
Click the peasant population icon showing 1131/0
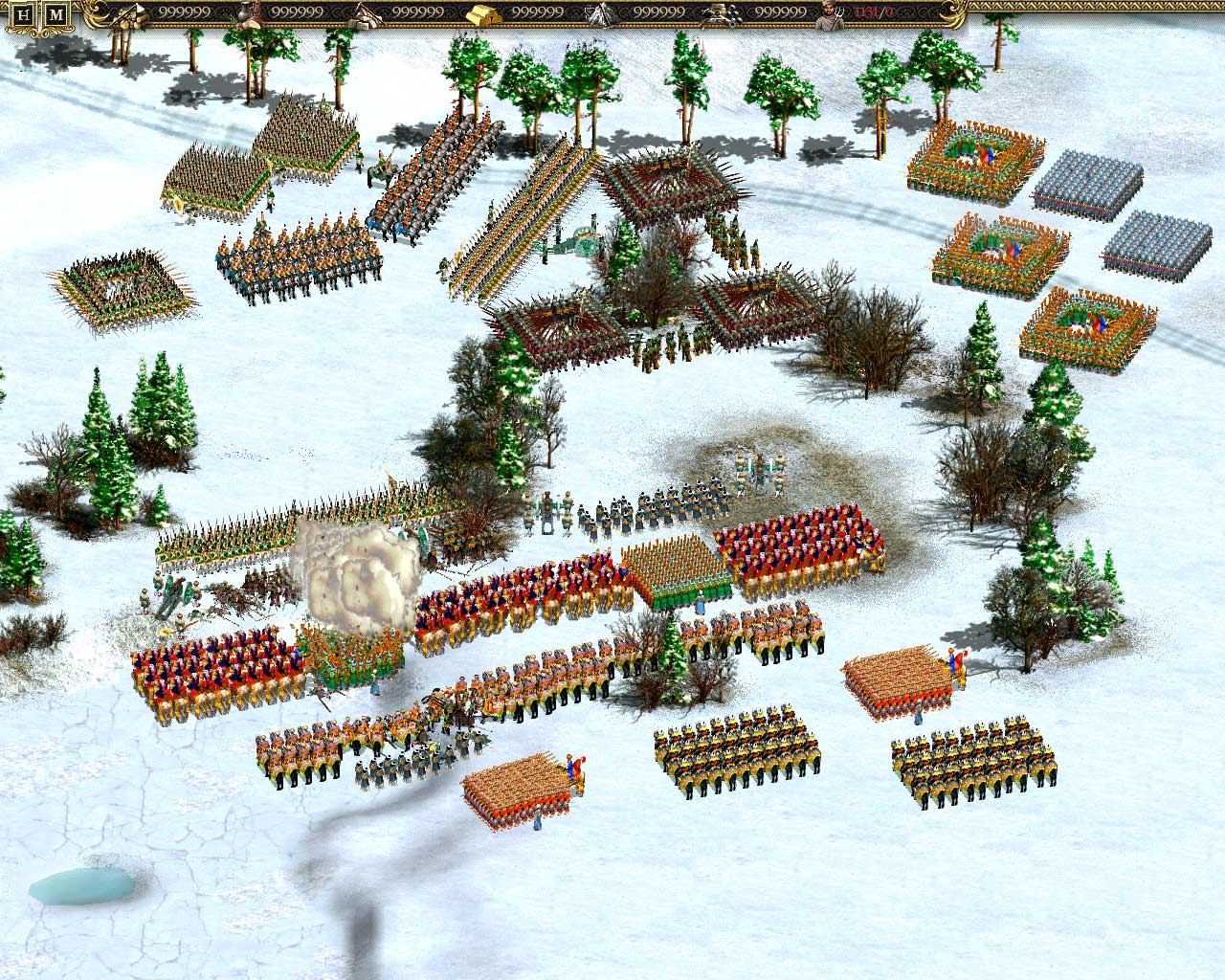[x=831, y=13]
